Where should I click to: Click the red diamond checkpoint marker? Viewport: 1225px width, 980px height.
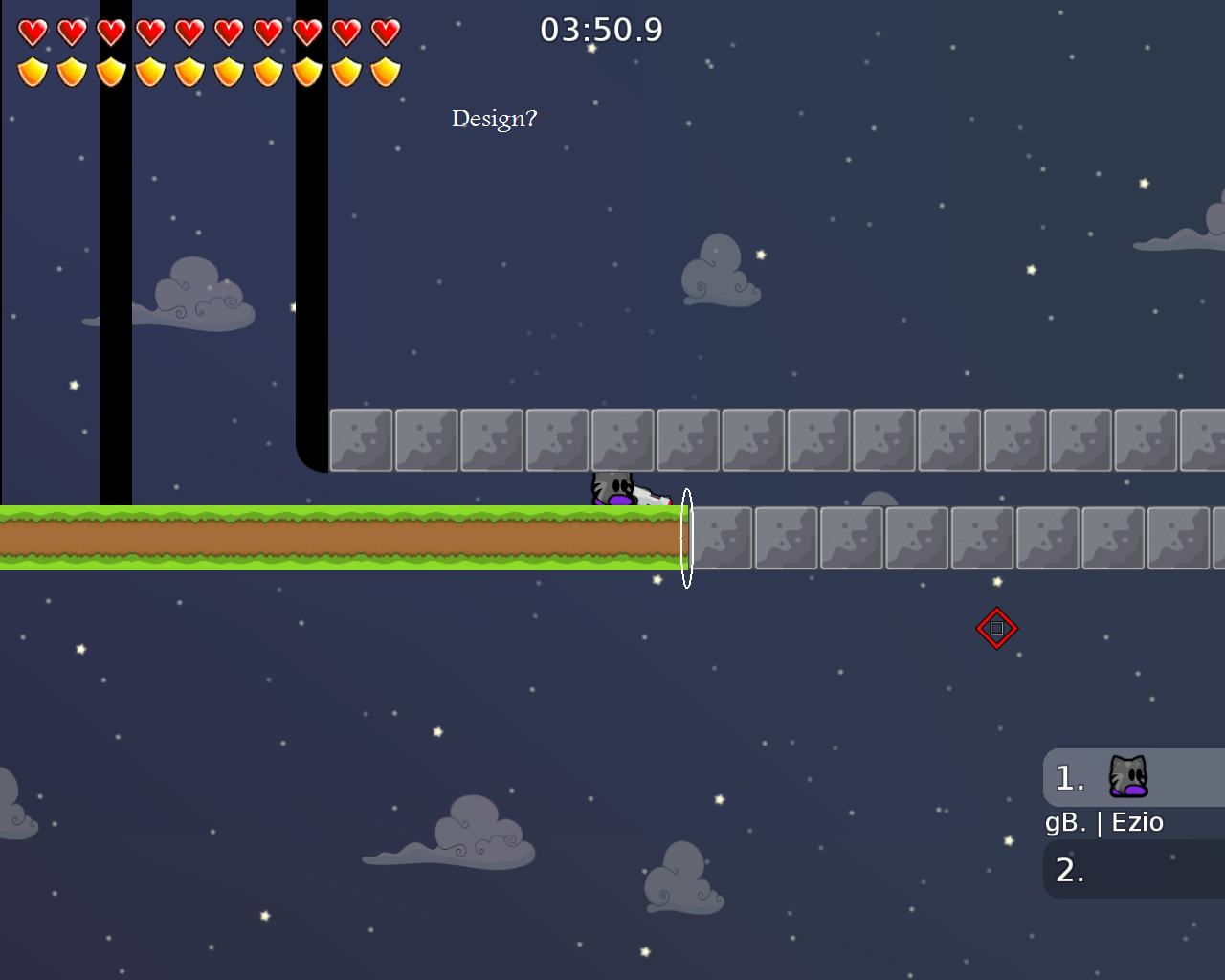[996, 629]
